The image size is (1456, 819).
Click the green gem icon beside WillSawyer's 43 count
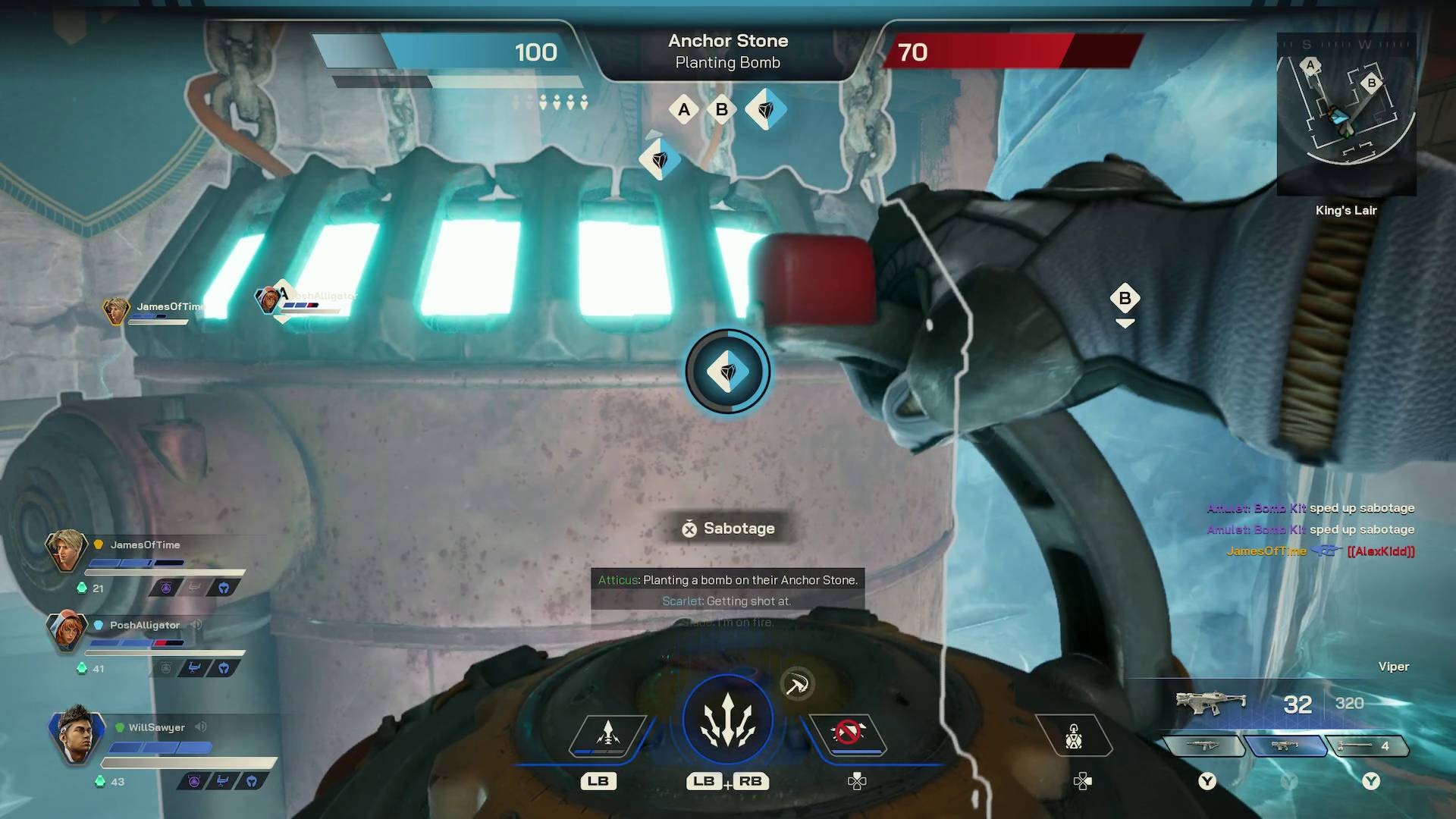click(x=100, y=780)
